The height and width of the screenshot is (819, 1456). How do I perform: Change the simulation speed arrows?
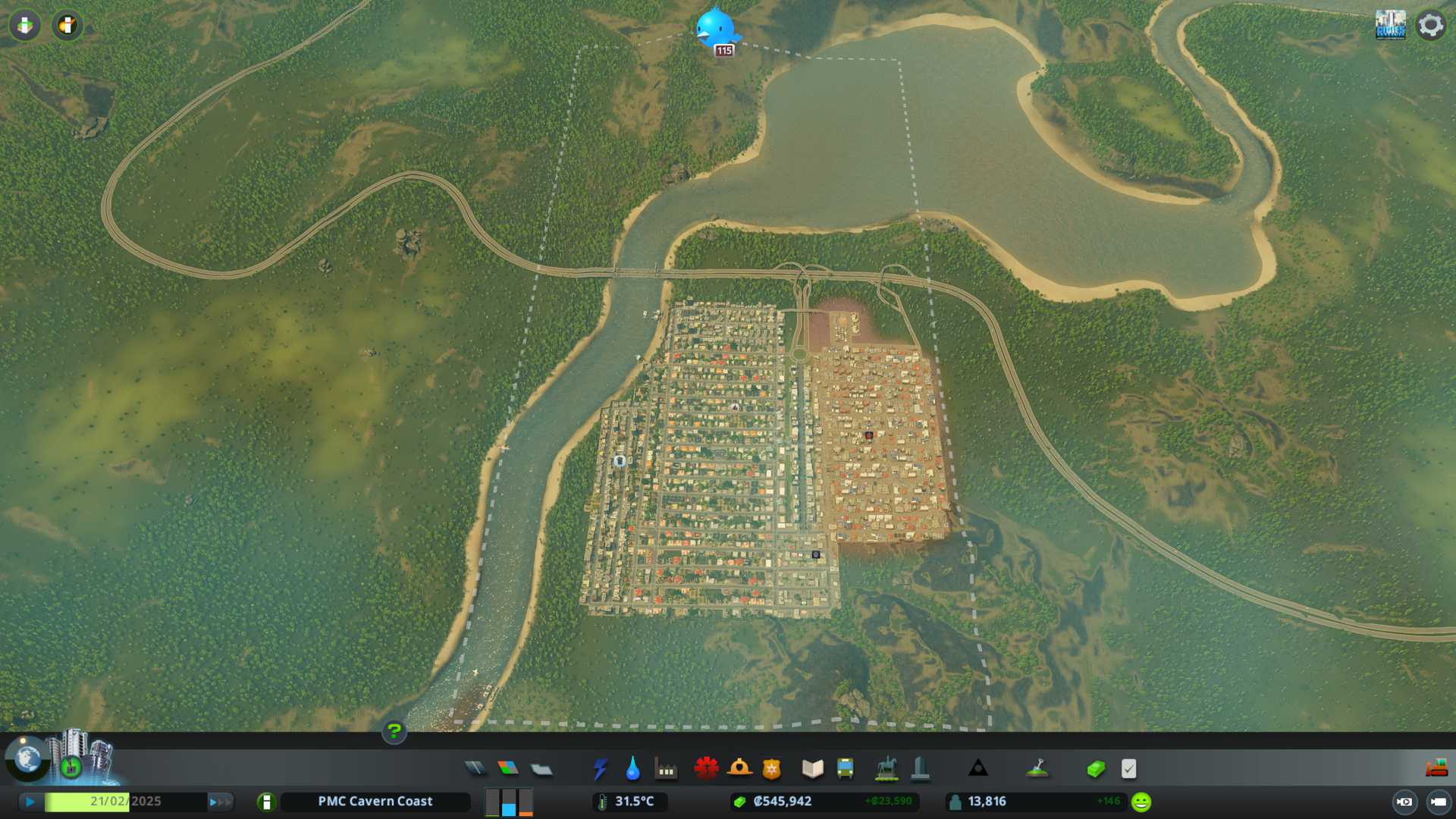(220, 802)
